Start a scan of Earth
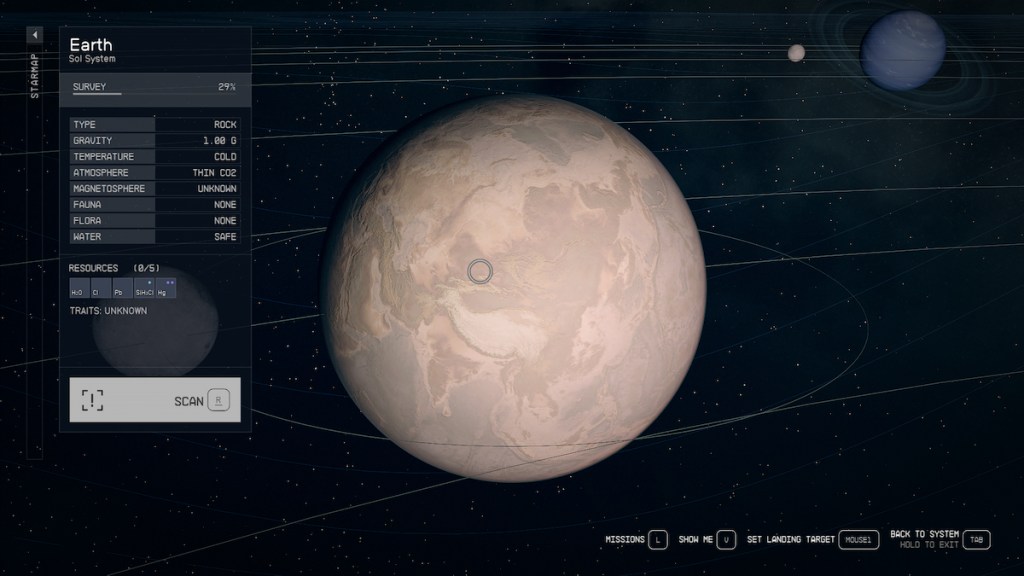This screenshot has width=1024, height=576. 155,400
